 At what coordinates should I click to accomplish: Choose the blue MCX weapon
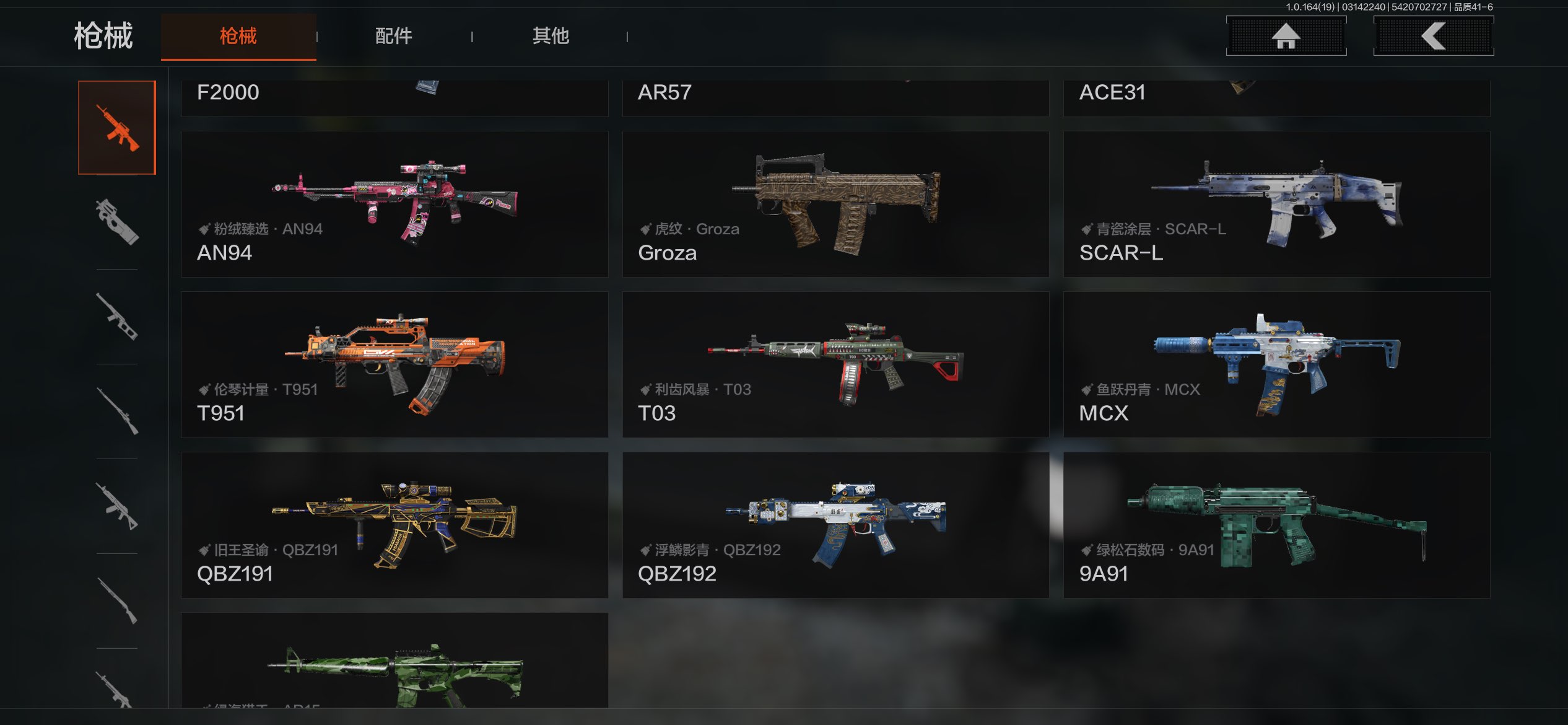pos(1276,364)
